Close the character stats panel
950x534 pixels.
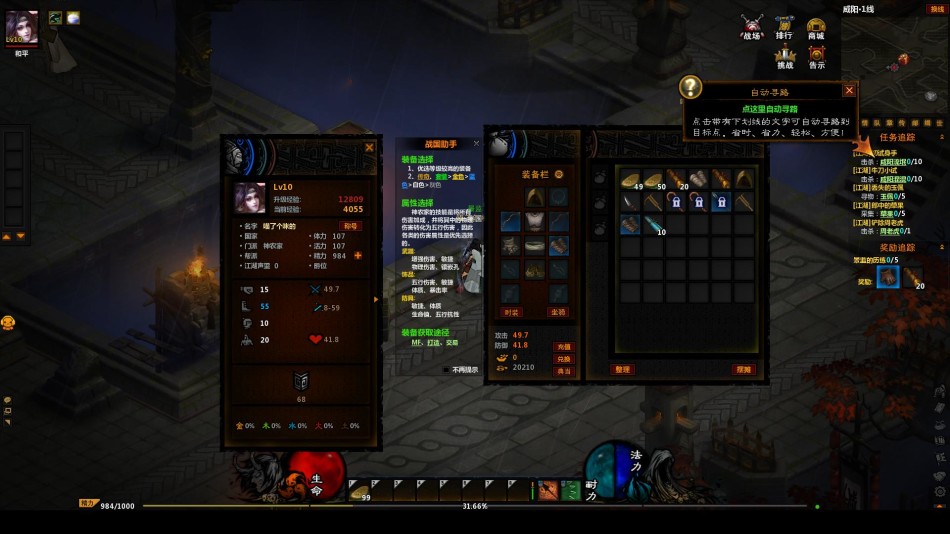[369, 147]
